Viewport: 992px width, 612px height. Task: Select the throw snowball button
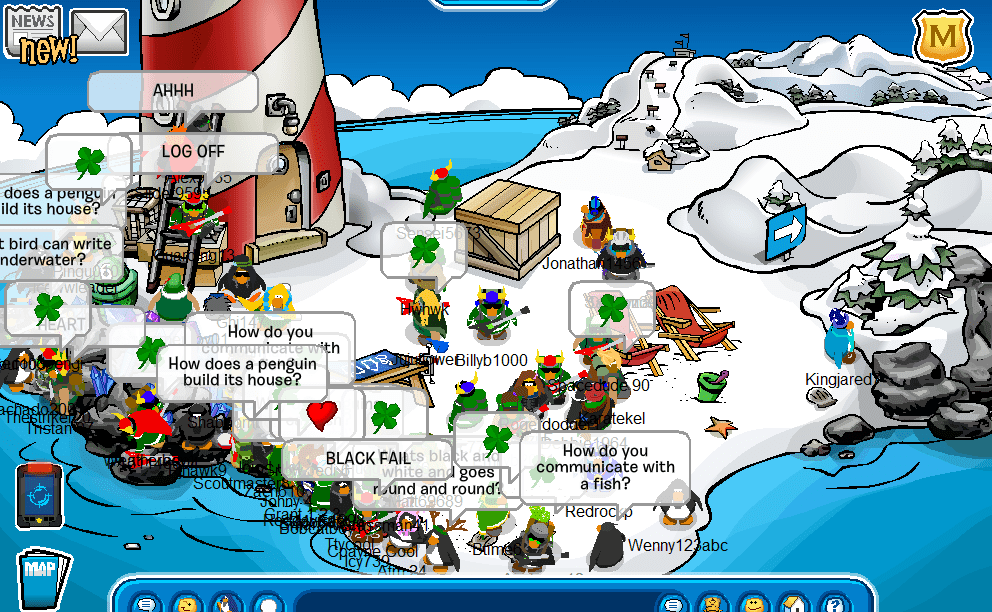coord(267,603)
